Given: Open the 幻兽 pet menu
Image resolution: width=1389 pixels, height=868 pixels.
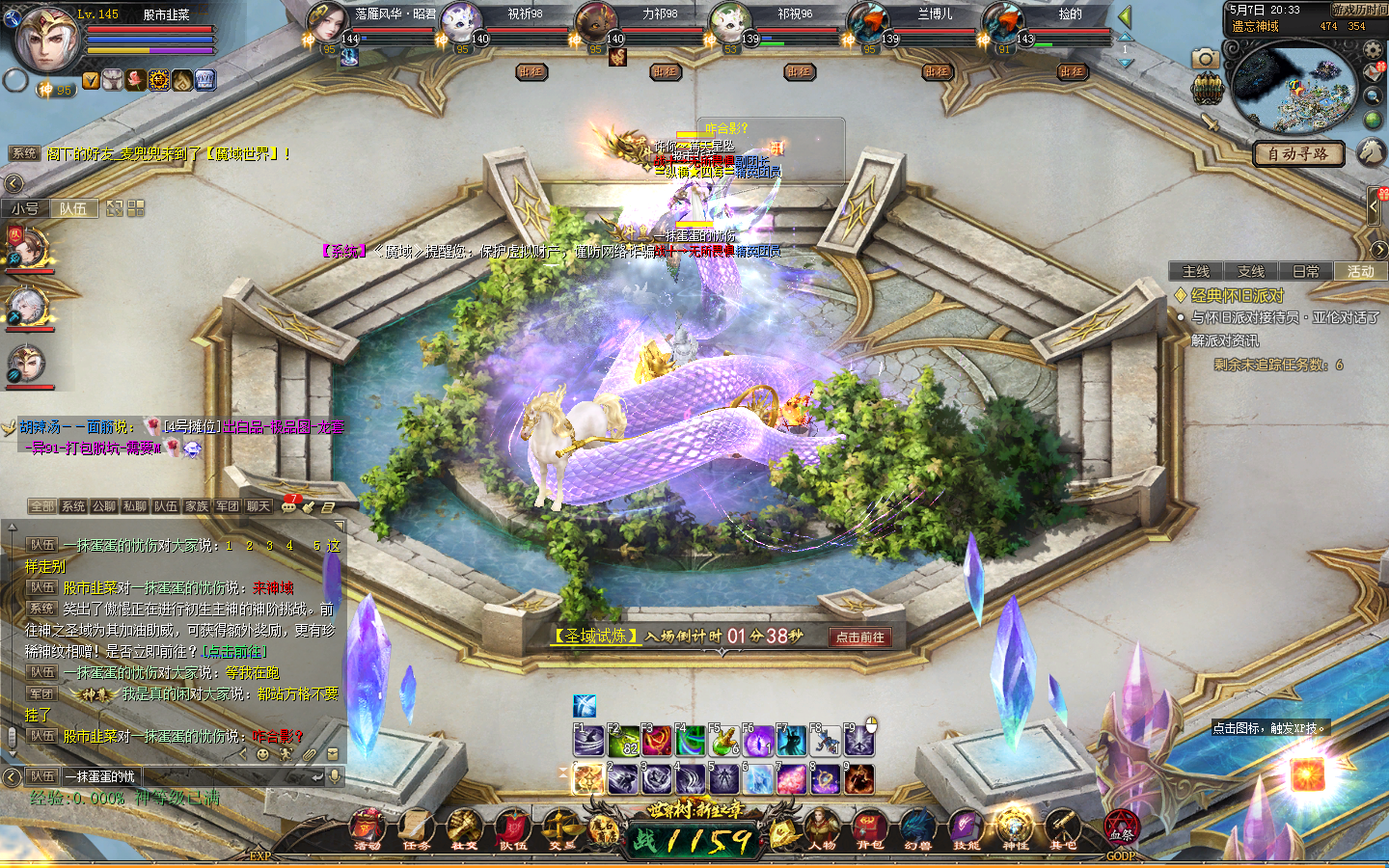Looking at the screenshot, I should pyautogui.click(x=917, y=829).
